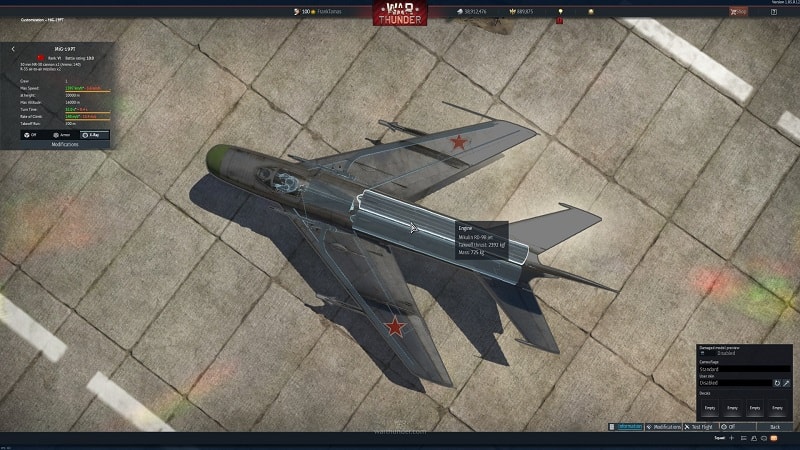Go back using the arrow beside MiG-19PT
800x450 pixels.
point(13,48)
